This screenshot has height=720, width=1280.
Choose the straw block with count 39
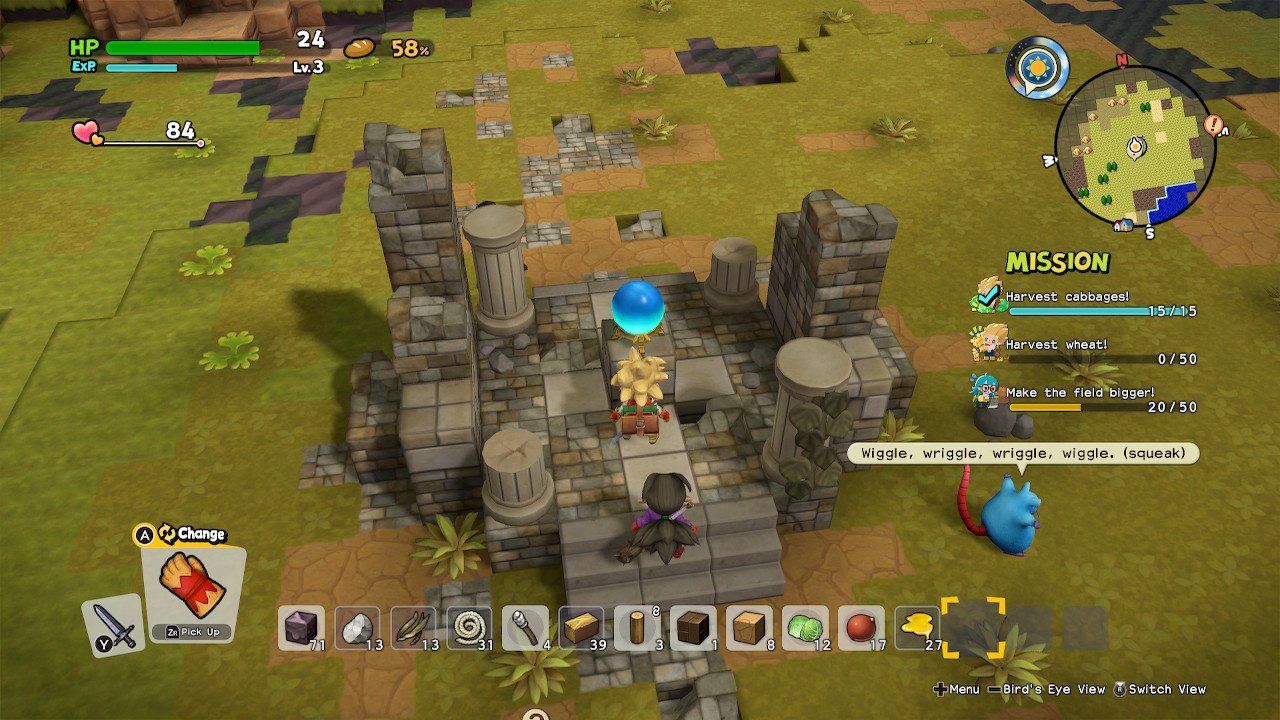point(581,628)
